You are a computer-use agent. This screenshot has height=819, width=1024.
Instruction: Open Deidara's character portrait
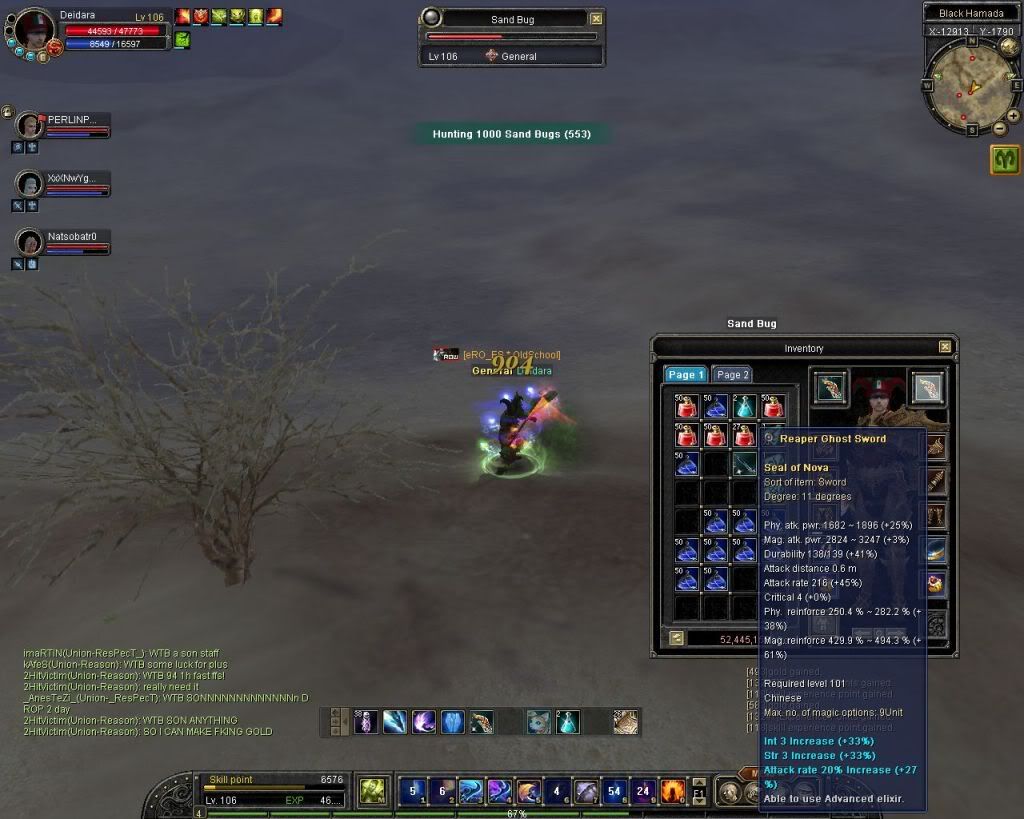click(x=34, y=30)
